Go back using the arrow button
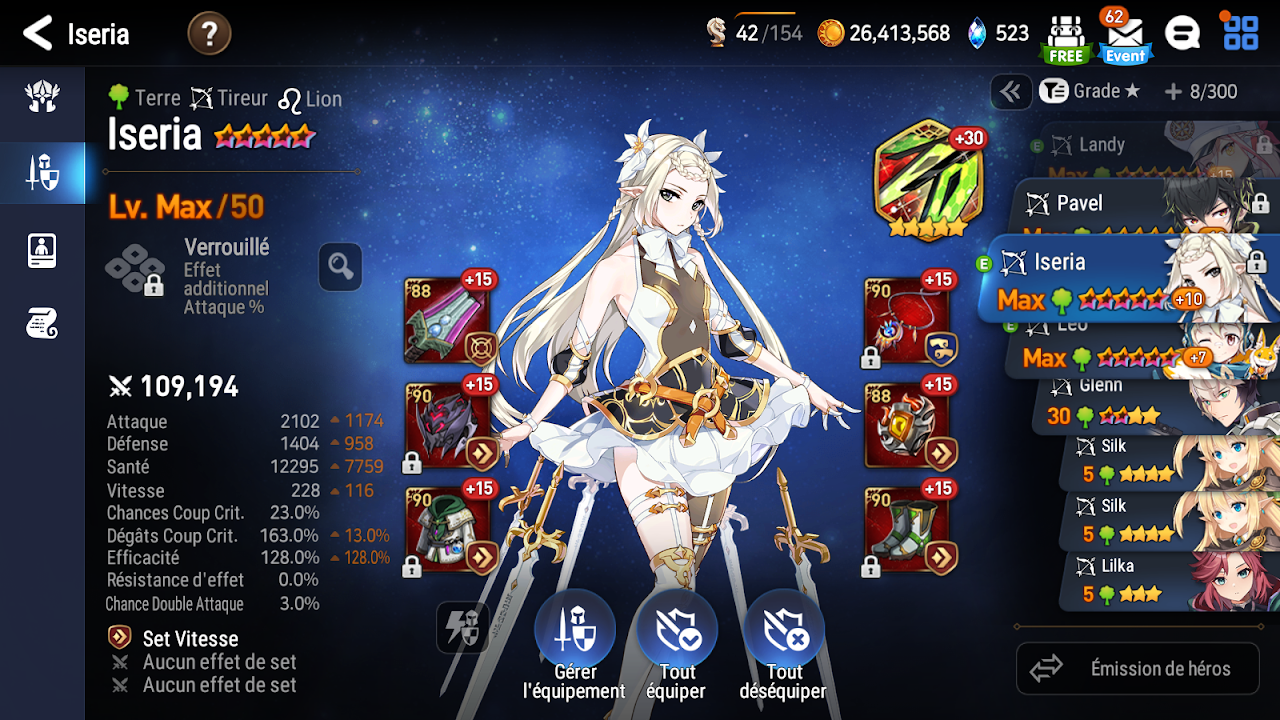1280x720 pixels. tap(38, 33)
